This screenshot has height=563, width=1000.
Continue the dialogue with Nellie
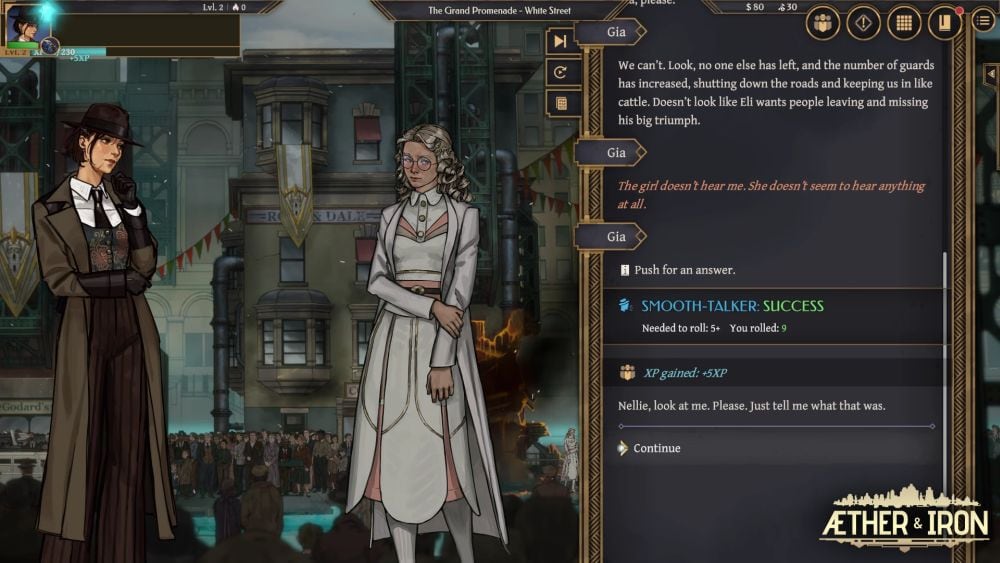click(656, 448)
